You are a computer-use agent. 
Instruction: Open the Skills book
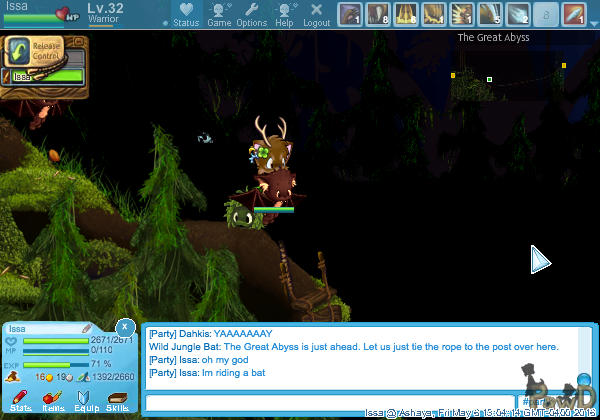pyautogui.click(x=117, y=401)
